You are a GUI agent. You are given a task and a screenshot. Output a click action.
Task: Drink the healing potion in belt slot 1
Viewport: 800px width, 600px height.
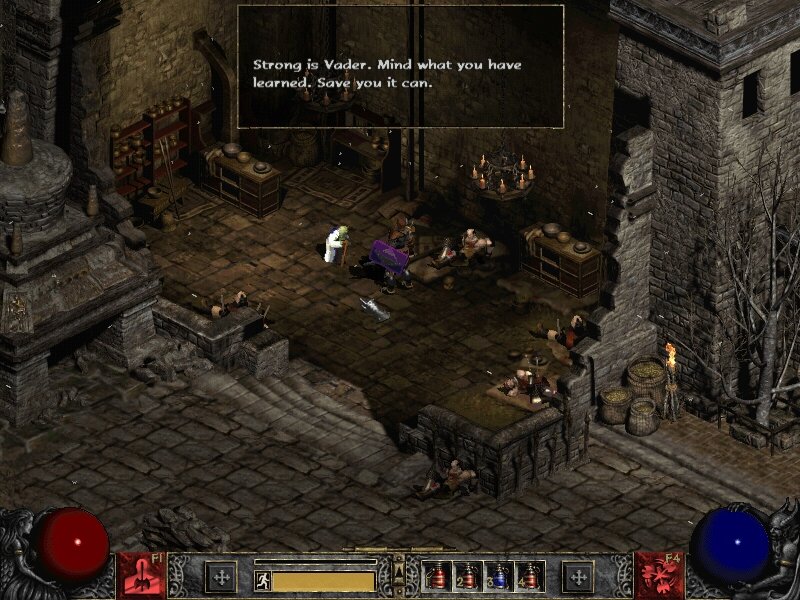point(437,576)
